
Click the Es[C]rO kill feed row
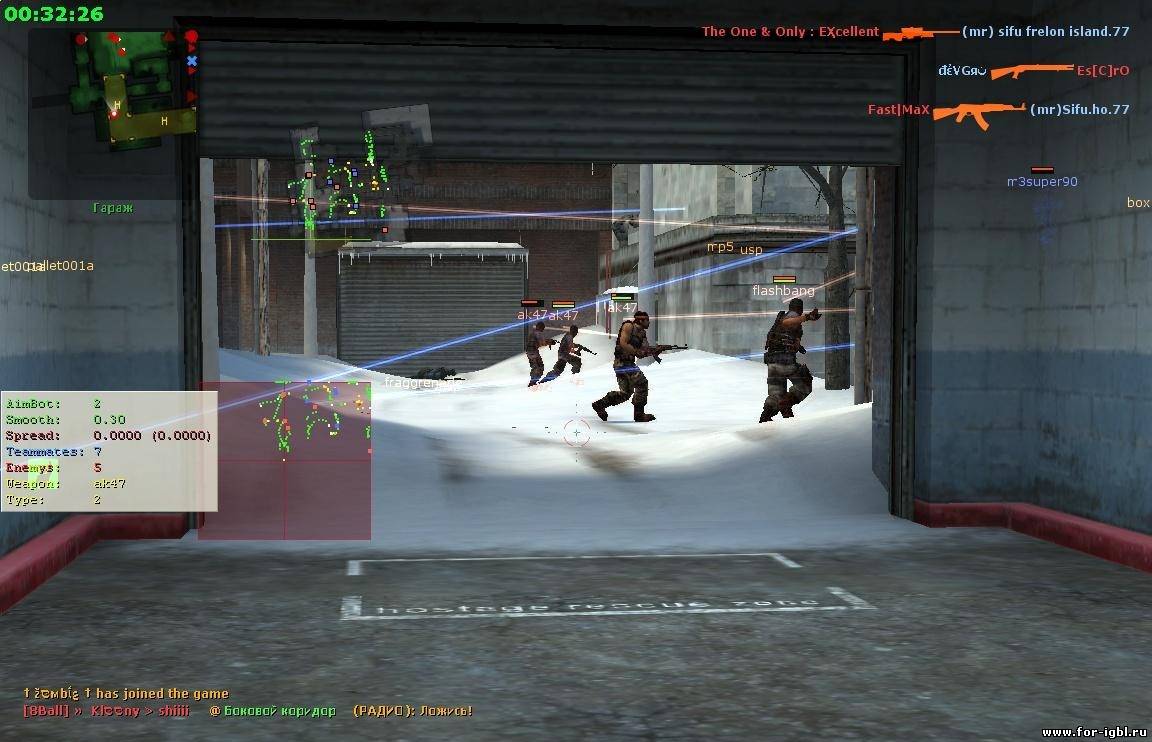[x=1033, y=71]
